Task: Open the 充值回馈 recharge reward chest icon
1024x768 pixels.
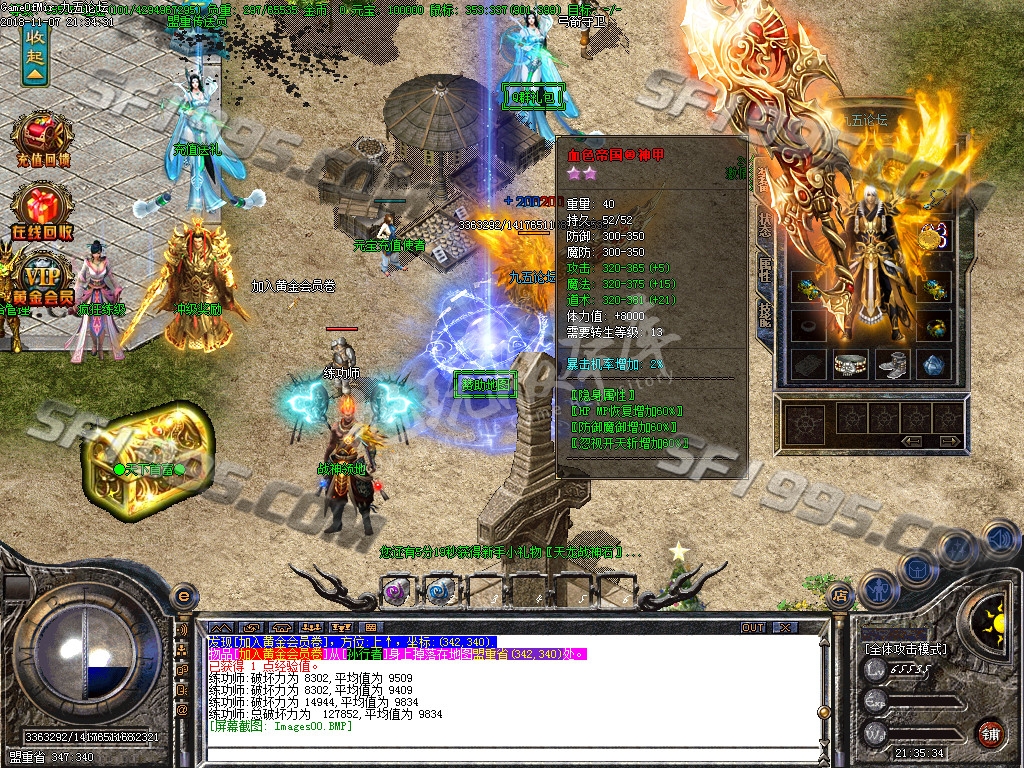Action: click(41, 137)
